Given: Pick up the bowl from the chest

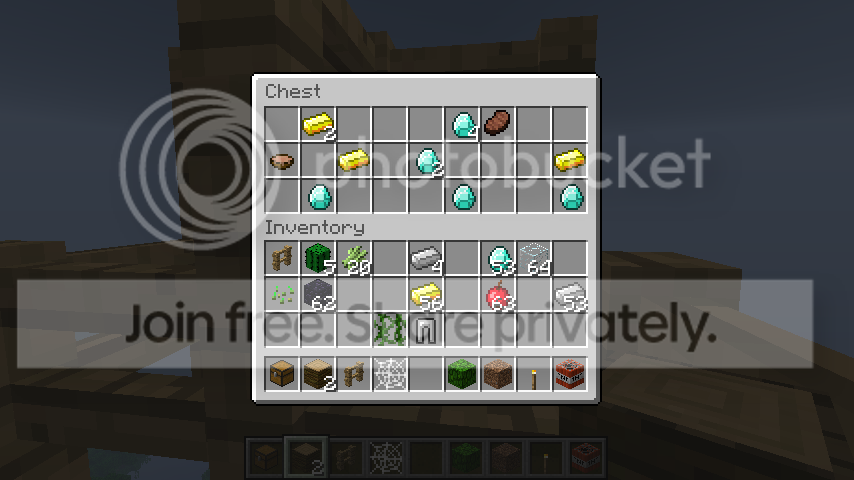Looking at the screenshot, I should pos(282,160).
